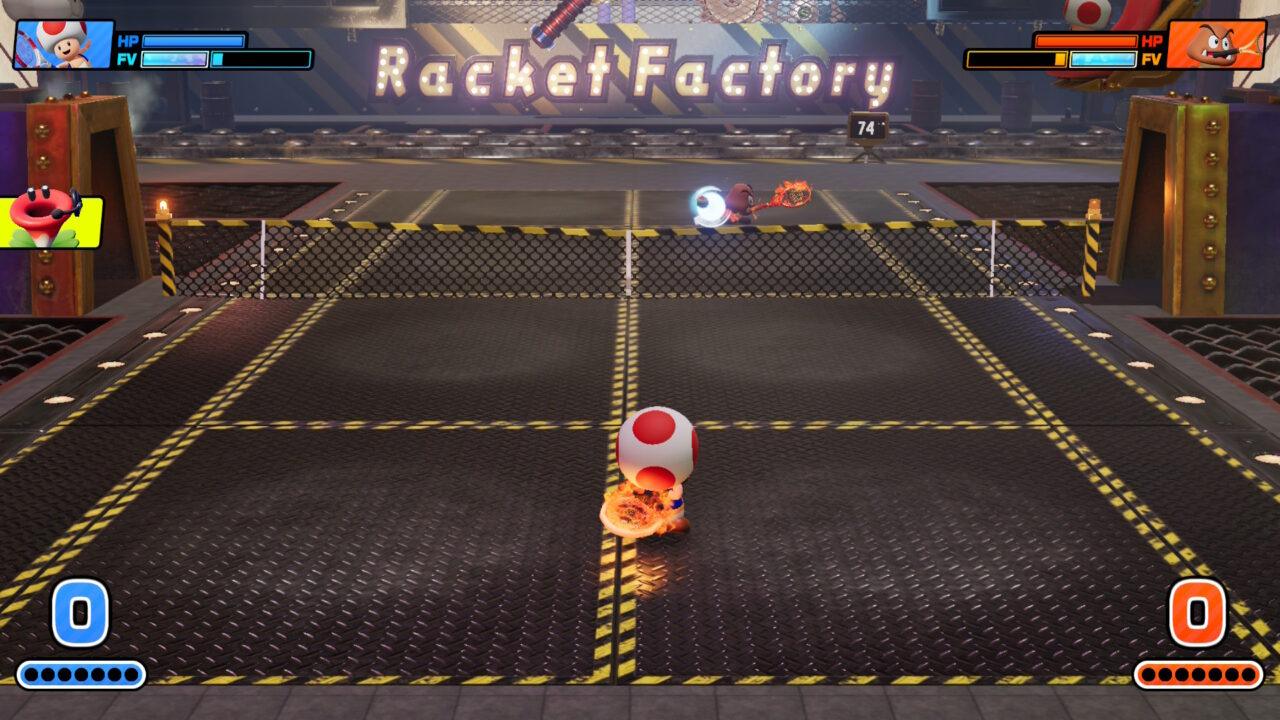The image size is (1280, 720).
Task: Select the Goomba opponent portrait
Action: (x=1215, y=44)
